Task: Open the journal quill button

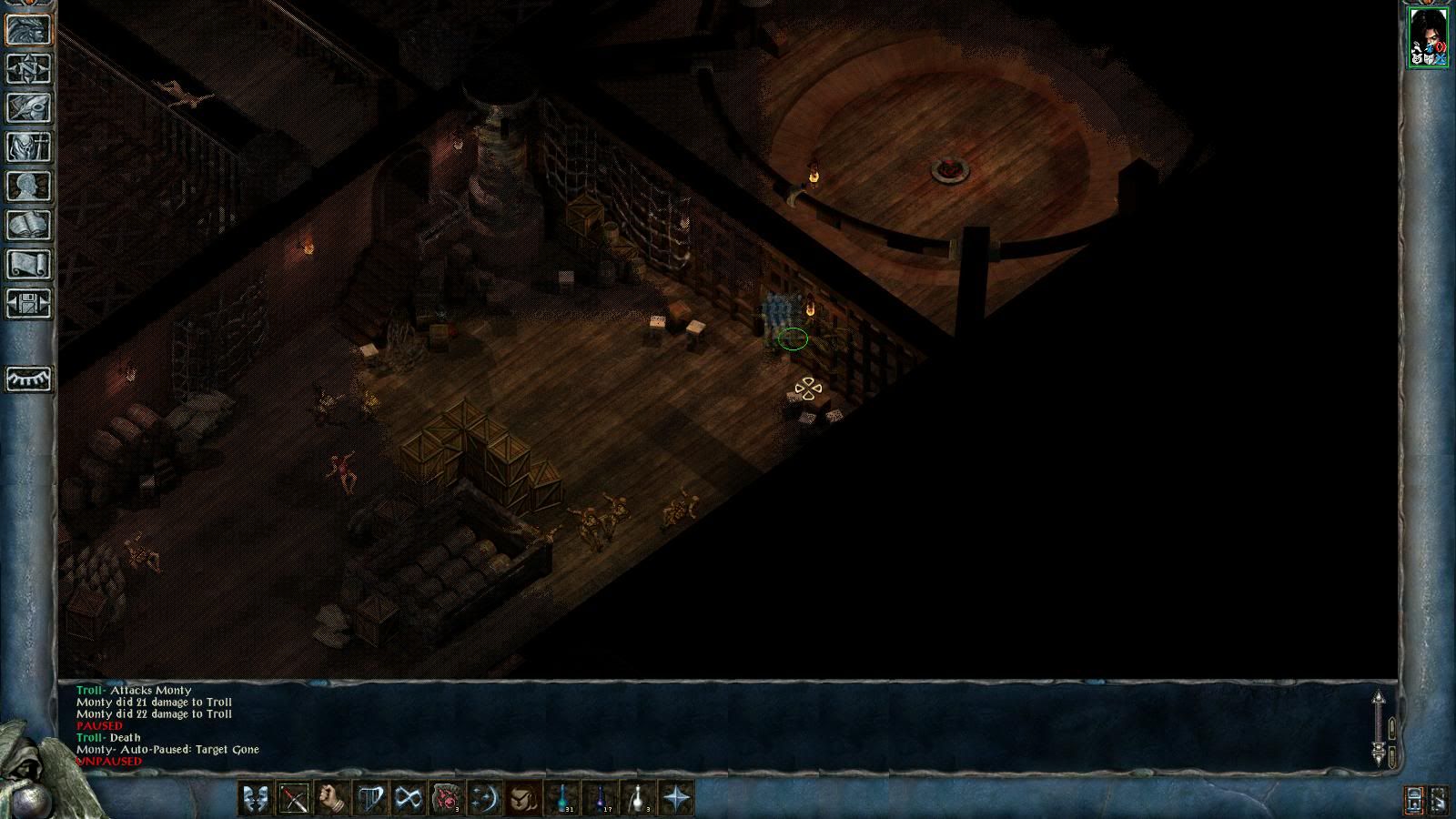Action: coord(28,107)
